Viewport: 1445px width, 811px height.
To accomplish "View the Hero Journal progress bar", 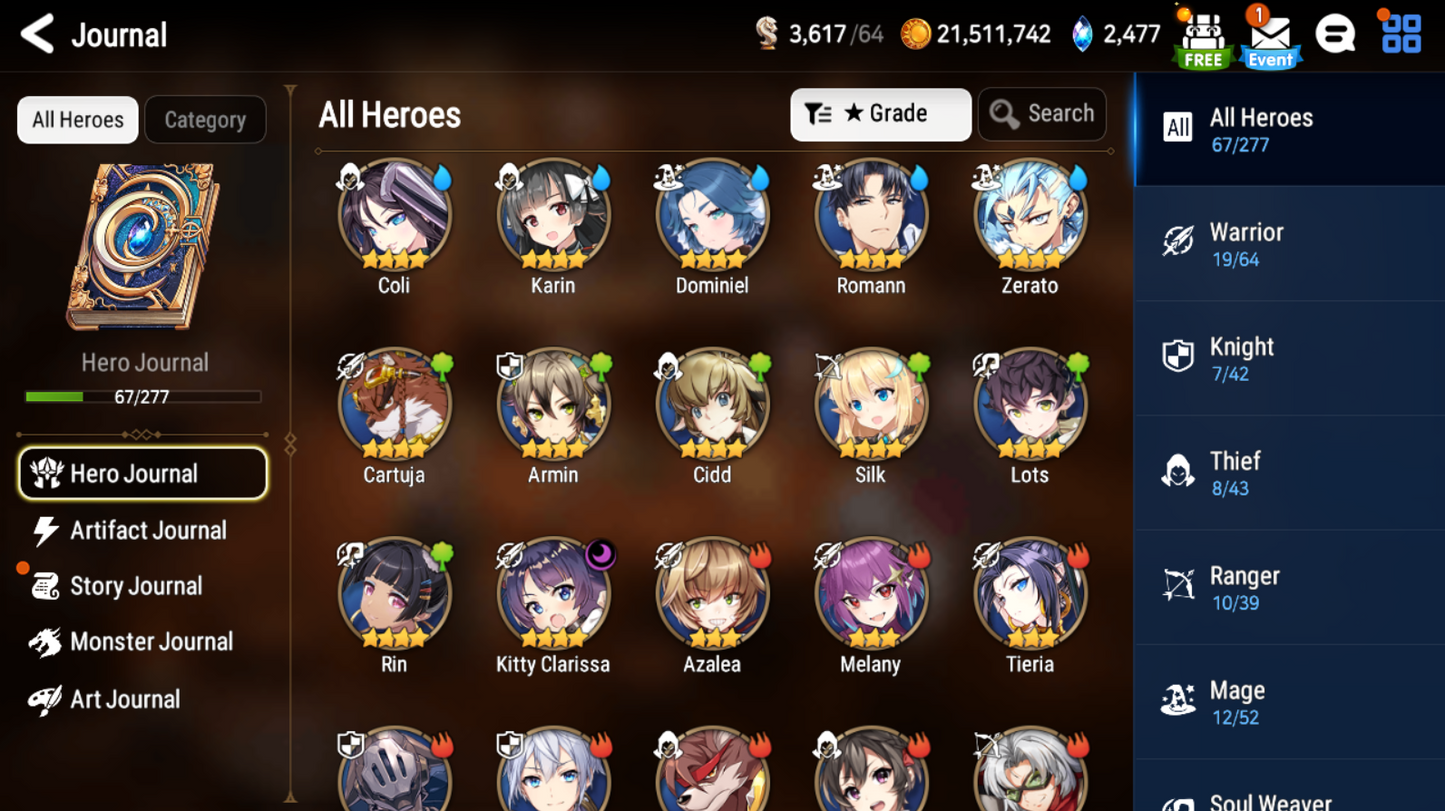I will coord(144,396).
